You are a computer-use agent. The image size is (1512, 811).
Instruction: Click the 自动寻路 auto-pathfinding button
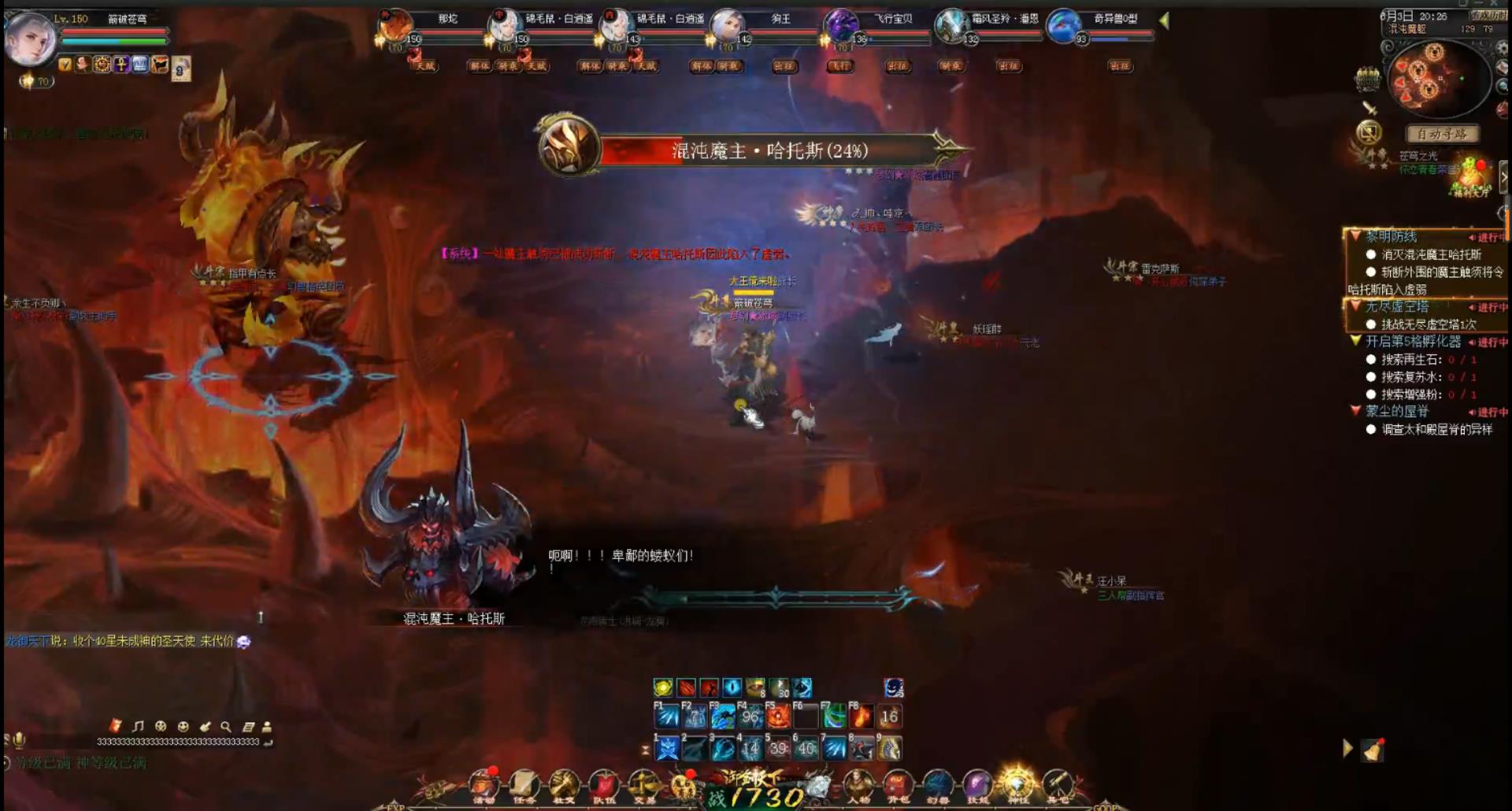(1442, 134)
